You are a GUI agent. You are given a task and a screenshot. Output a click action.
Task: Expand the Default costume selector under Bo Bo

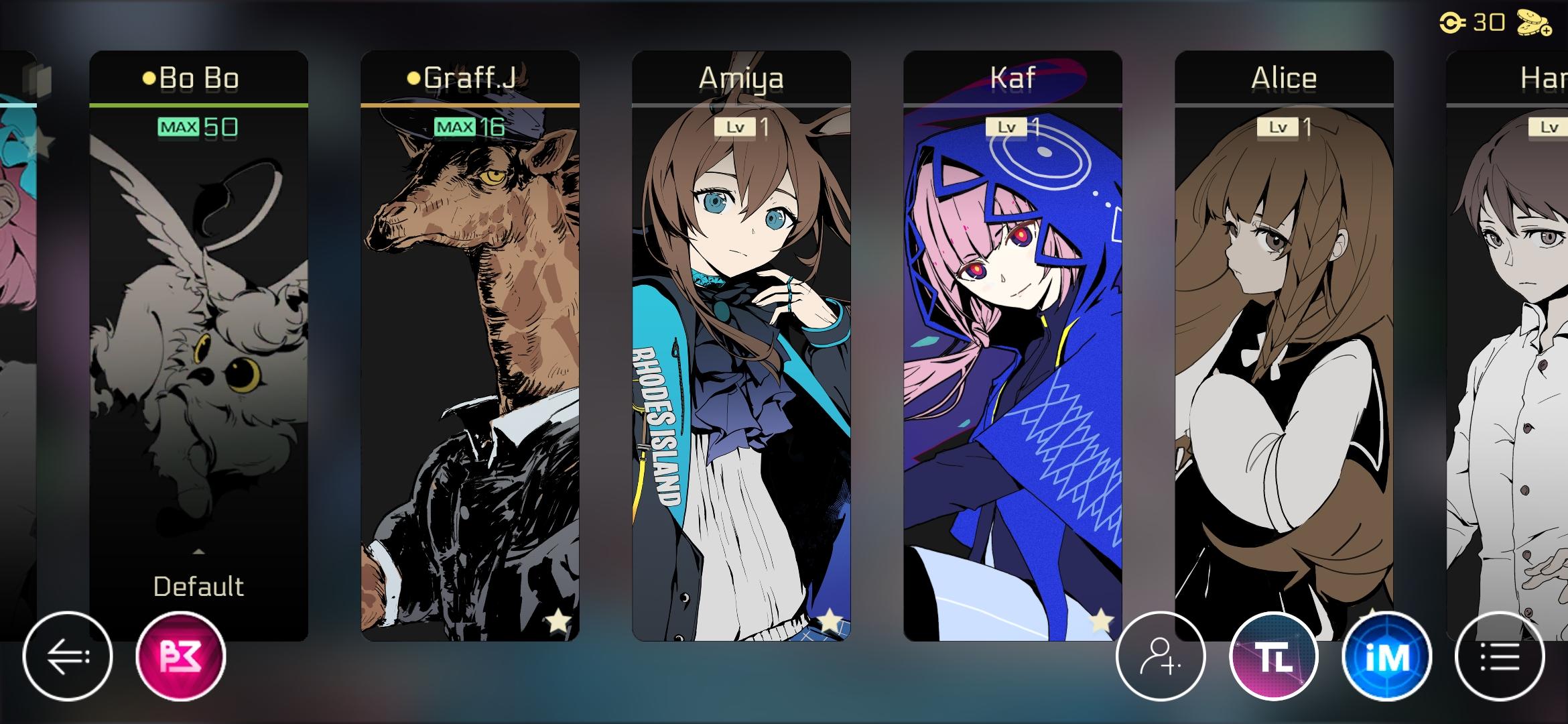click(198, 552)
